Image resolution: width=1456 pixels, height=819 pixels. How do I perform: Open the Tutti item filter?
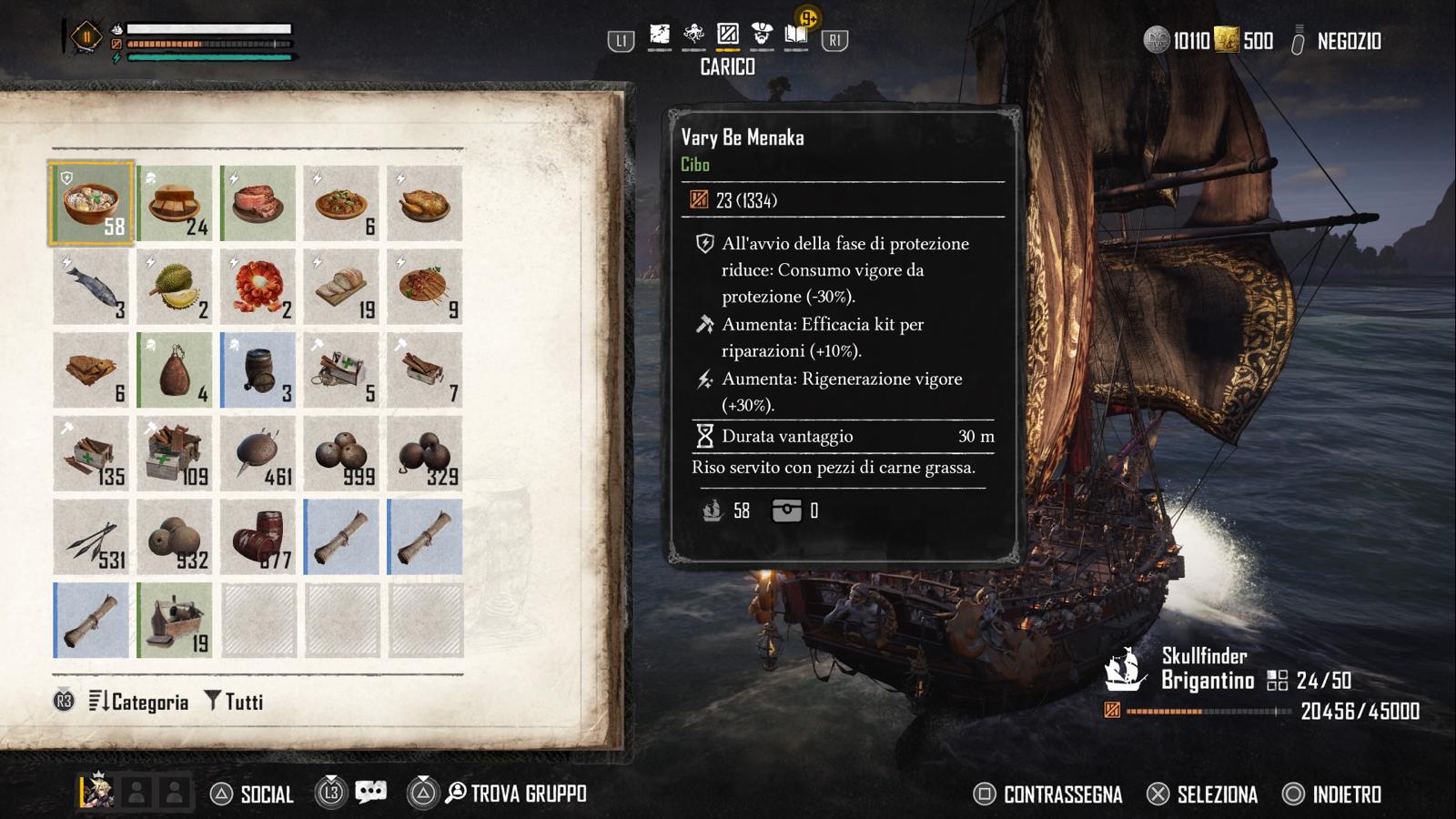pyautogui.click(x=235, y=702)
